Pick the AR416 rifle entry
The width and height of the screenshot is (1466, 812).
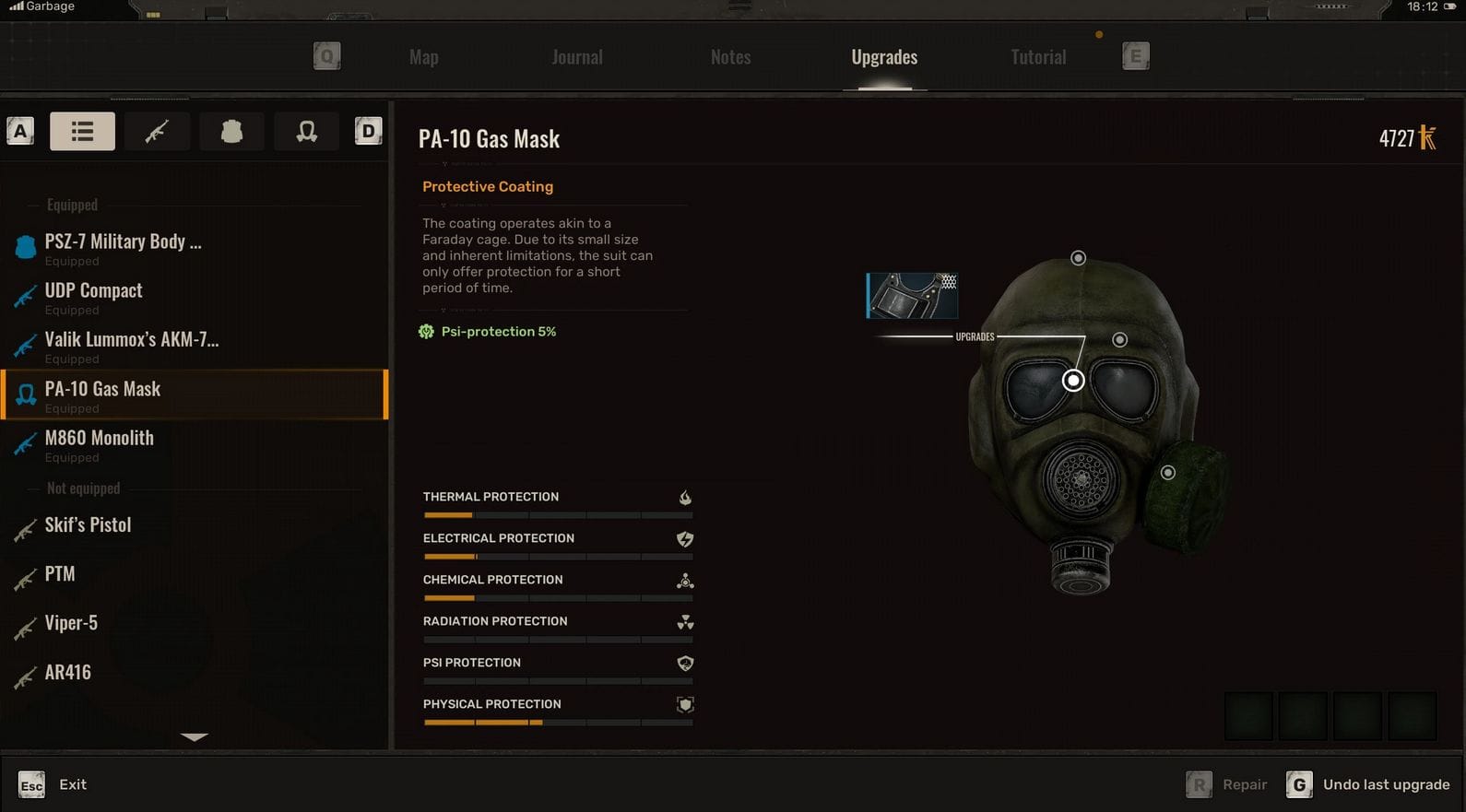click(x=68, y=673)
